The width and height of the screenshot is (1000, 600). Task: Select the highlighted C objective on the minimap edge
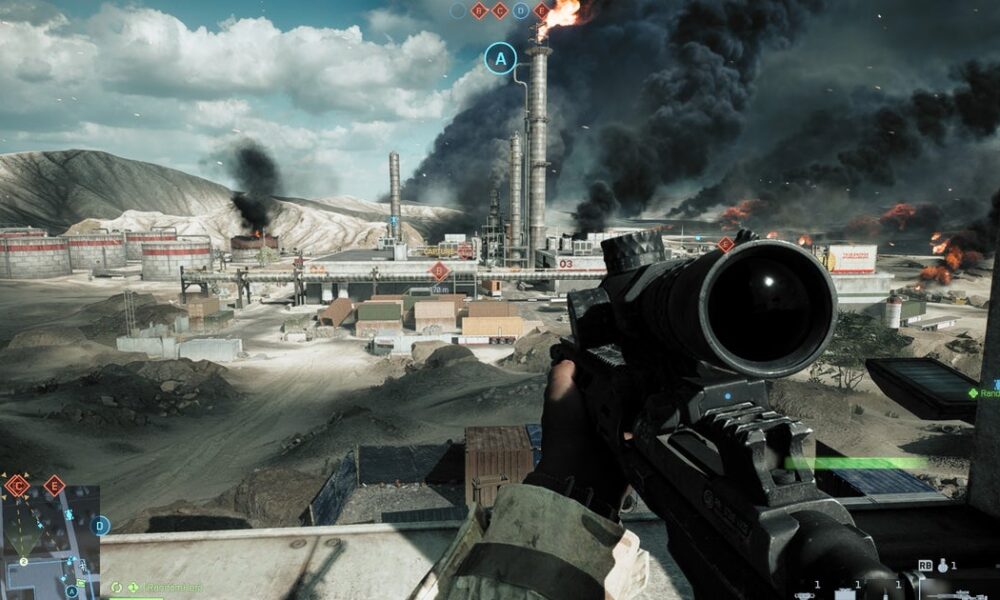[x=17, y=486]
